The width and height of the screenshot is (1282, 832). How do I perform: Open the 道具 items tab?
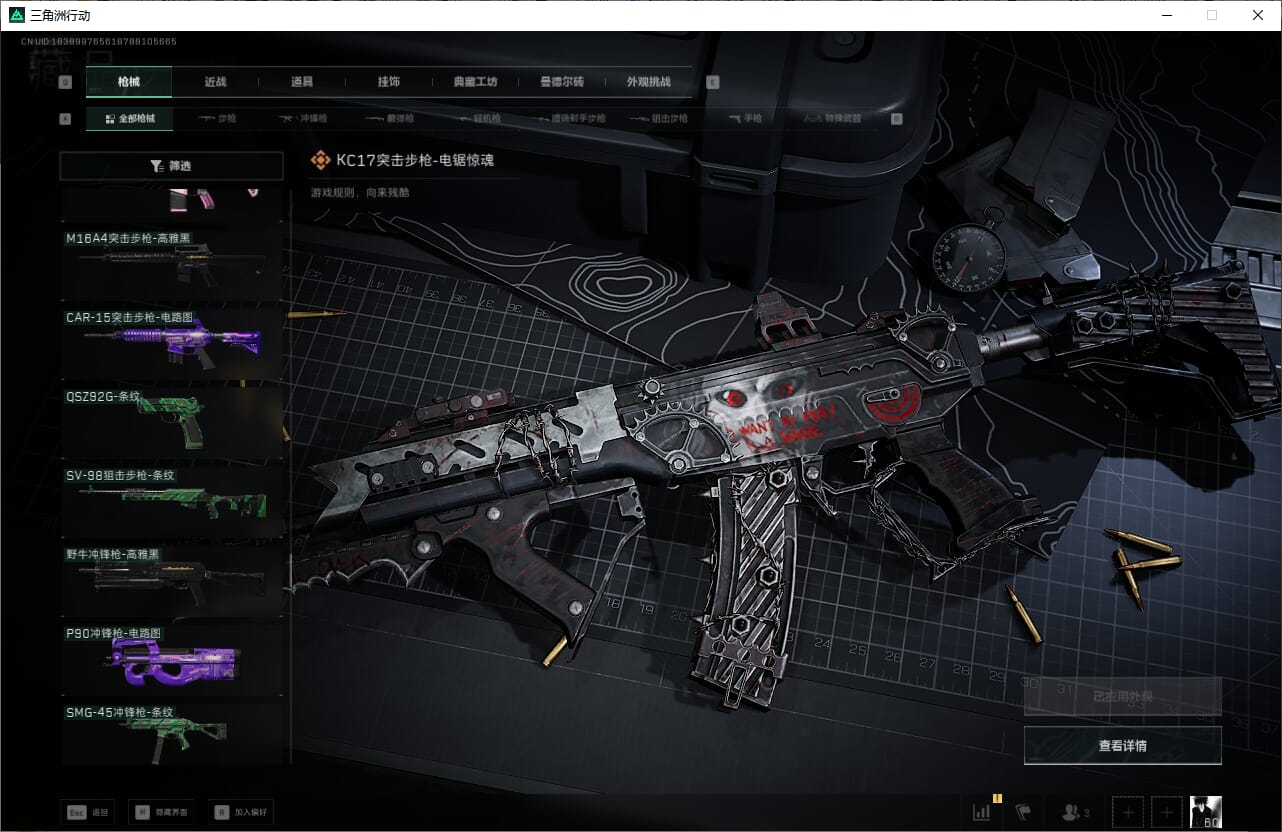tap(302, 82)
